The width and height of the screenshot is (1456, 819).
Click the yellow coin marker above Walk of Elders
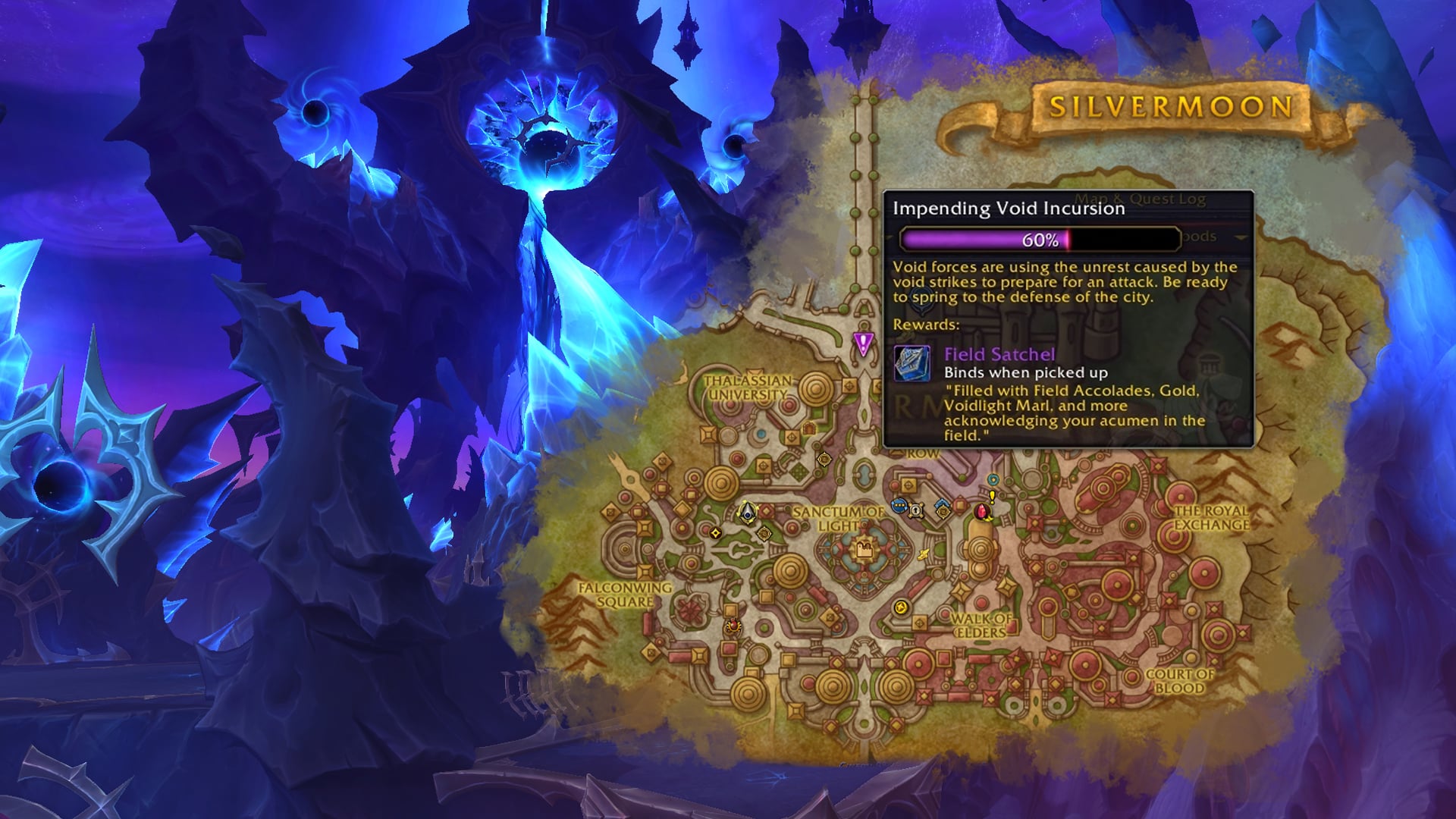[x=901, y=607]
